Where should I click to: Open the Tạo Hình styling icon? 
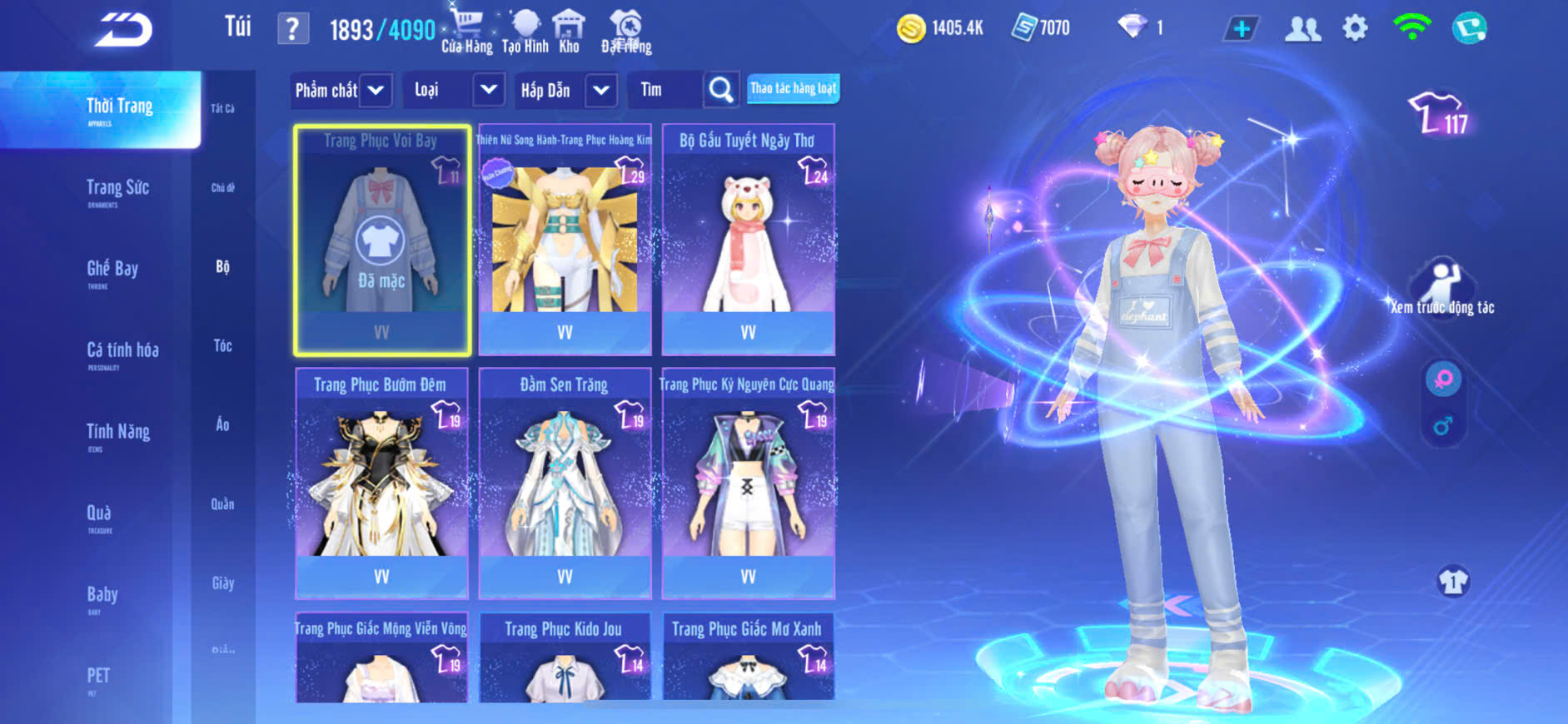coord(525,32)
